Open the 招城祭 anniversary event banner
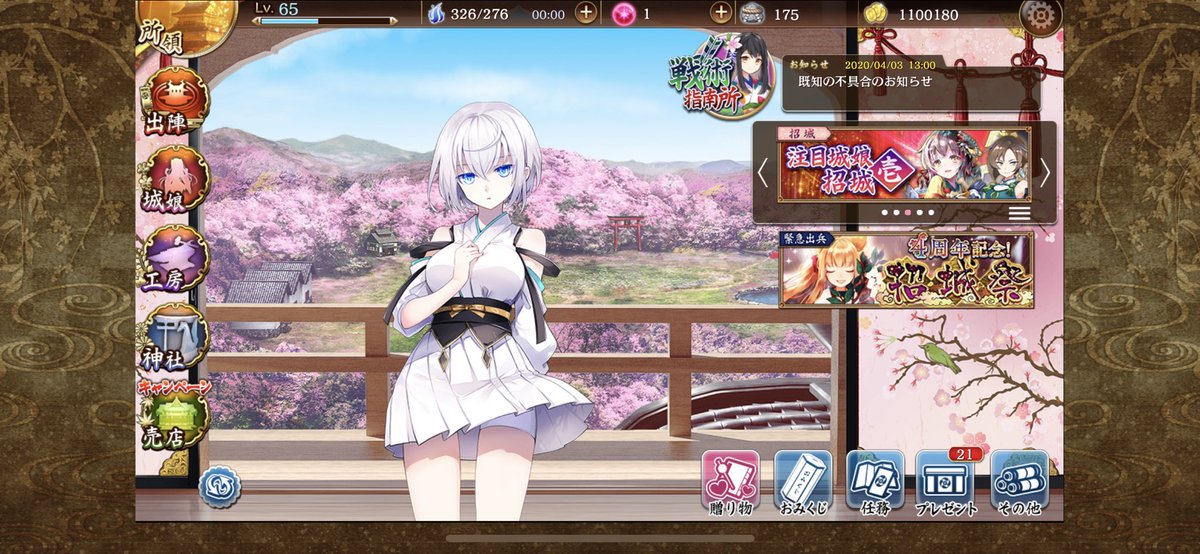This screenshot has width=1200, height=554. pos(907,270)
